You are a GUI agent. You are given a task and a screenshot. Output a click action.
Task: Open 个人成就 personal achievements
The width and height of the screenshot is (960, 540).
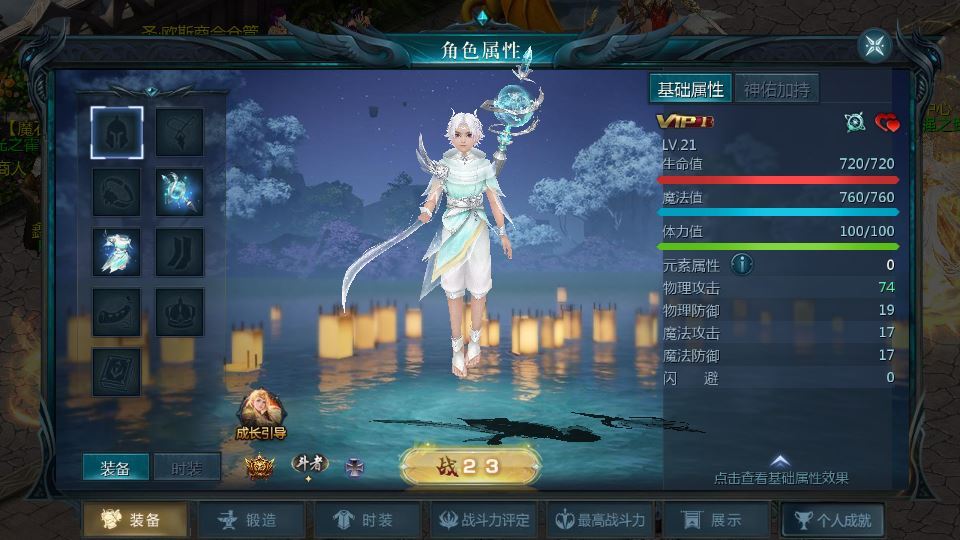point(832,520)
